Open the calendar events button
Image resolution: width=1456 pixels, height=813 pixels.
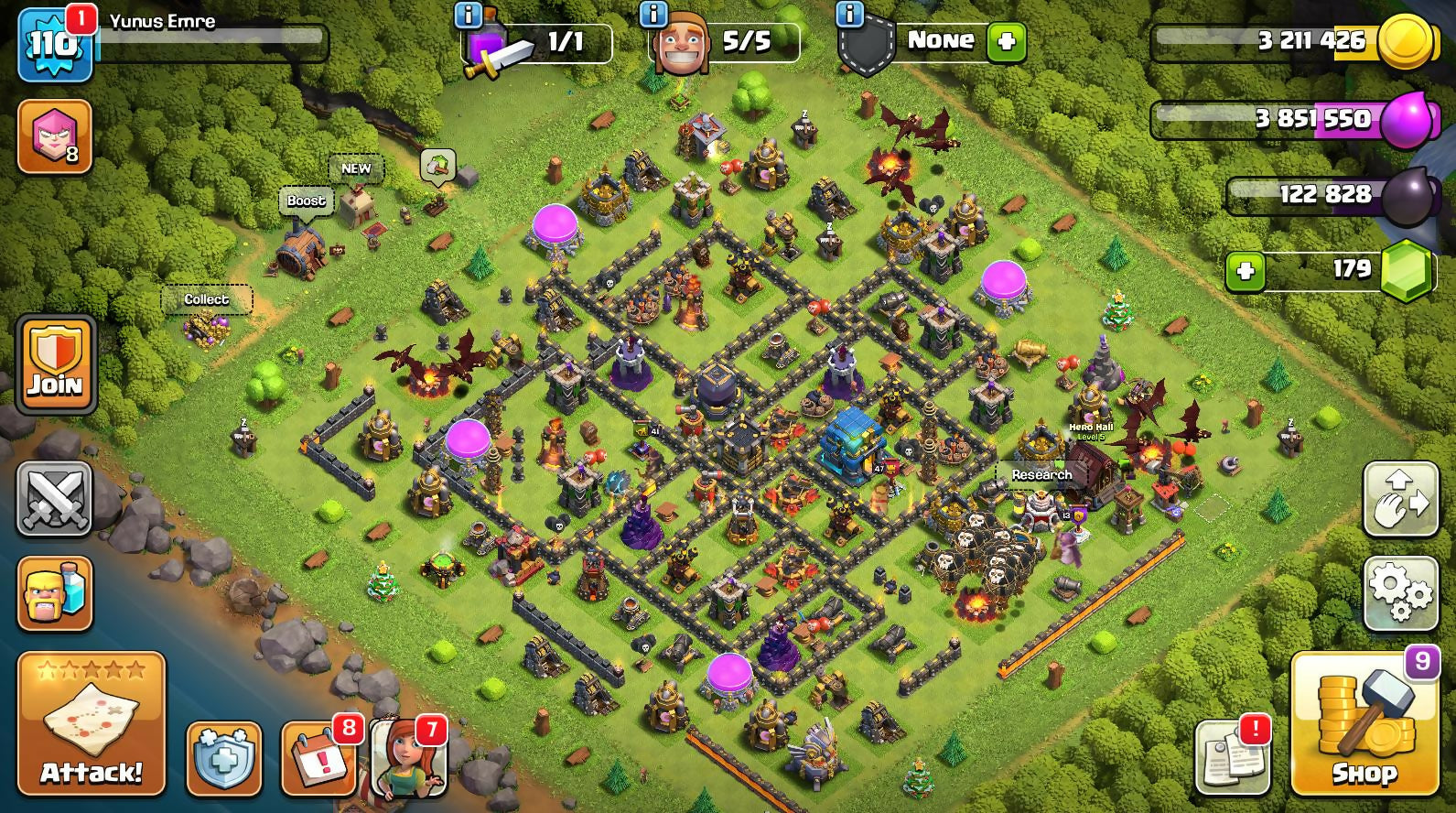318,759
